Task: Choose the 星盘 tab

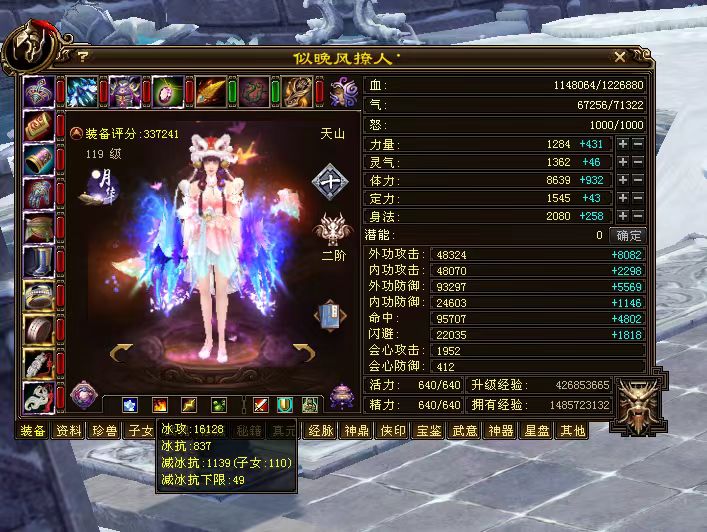Action: point(537,431)
